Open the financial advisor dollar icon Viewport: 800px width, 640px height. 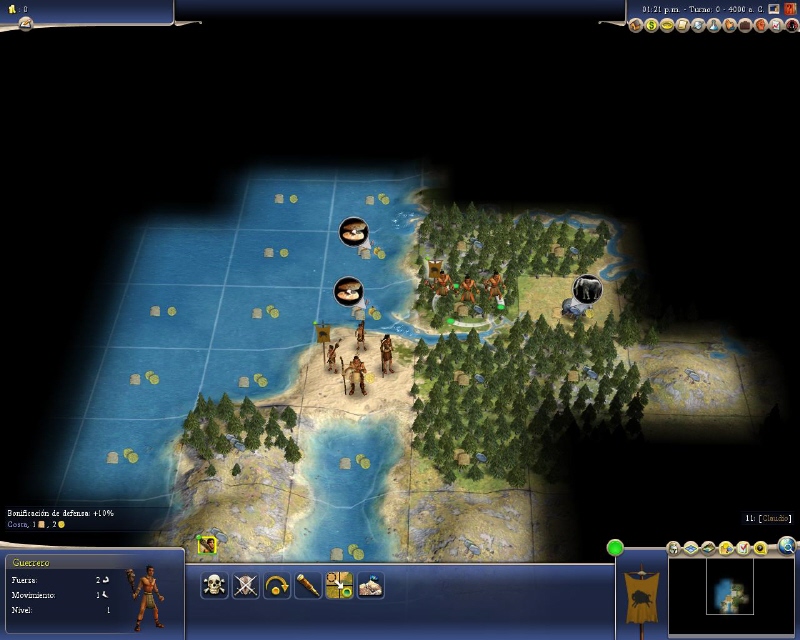pyautogui.click(x=651, y=25)
